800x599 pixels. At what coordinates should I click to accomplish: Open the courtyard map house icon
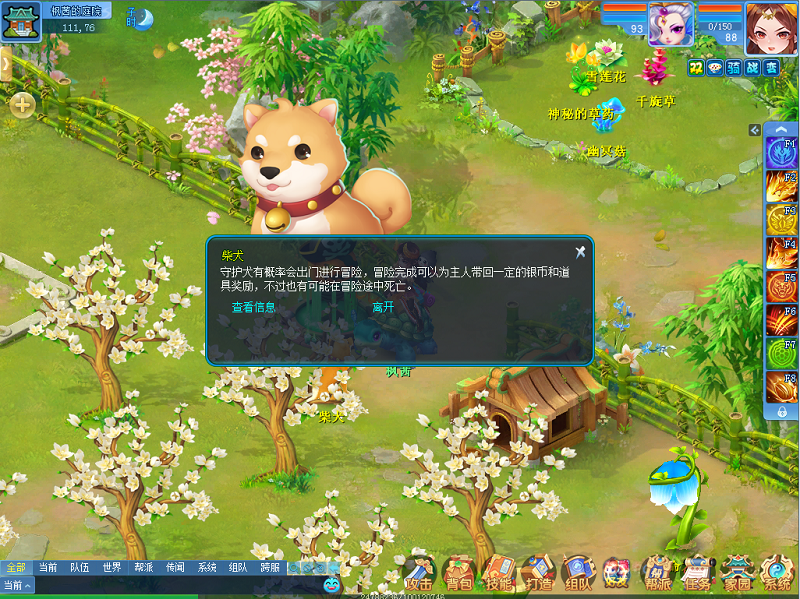[19, 21]
